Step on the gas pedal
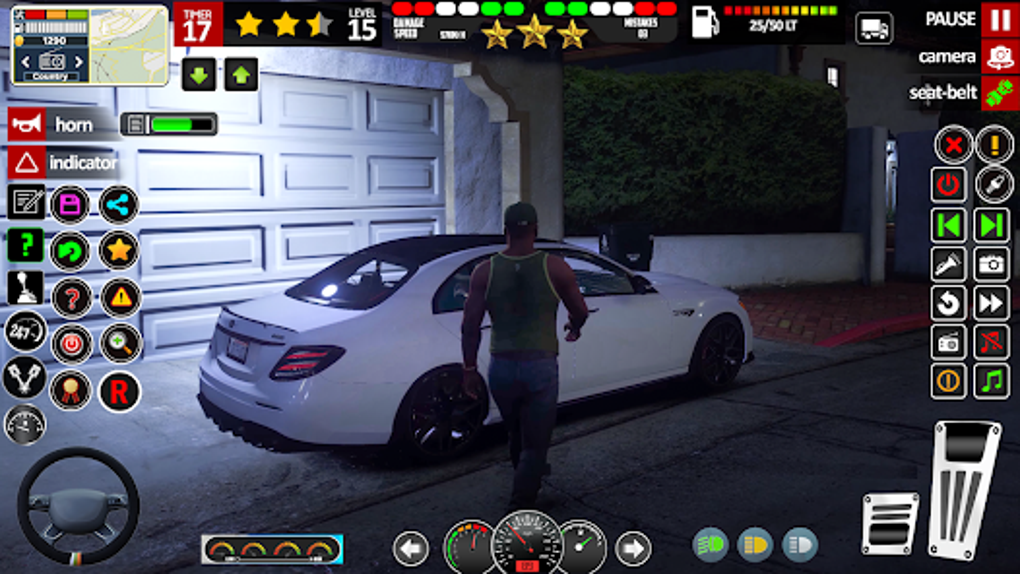The width and height of the screenshot is (1020, 574). pos(964,488)
